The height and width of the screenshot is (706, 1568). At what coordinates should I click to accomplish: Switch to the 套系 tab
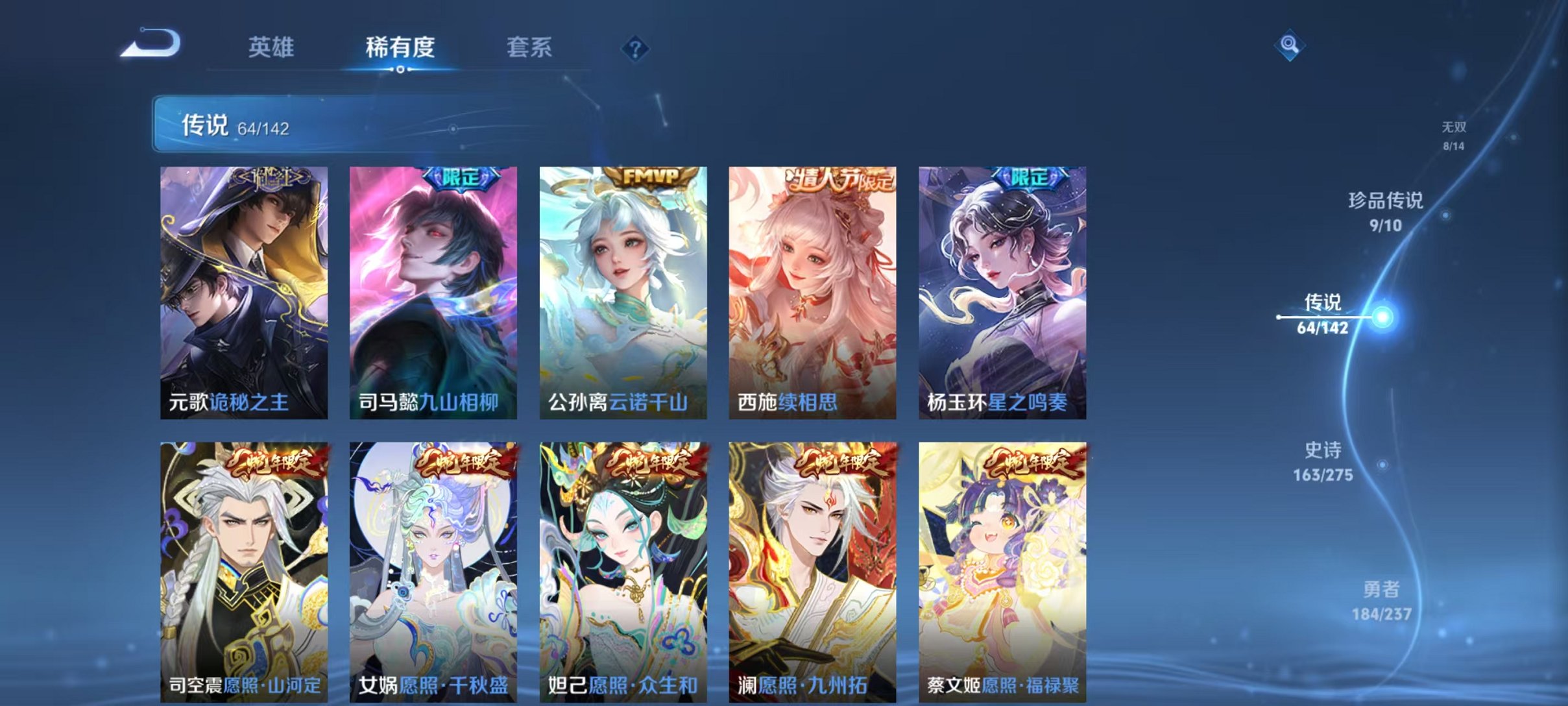click(530, 47)
